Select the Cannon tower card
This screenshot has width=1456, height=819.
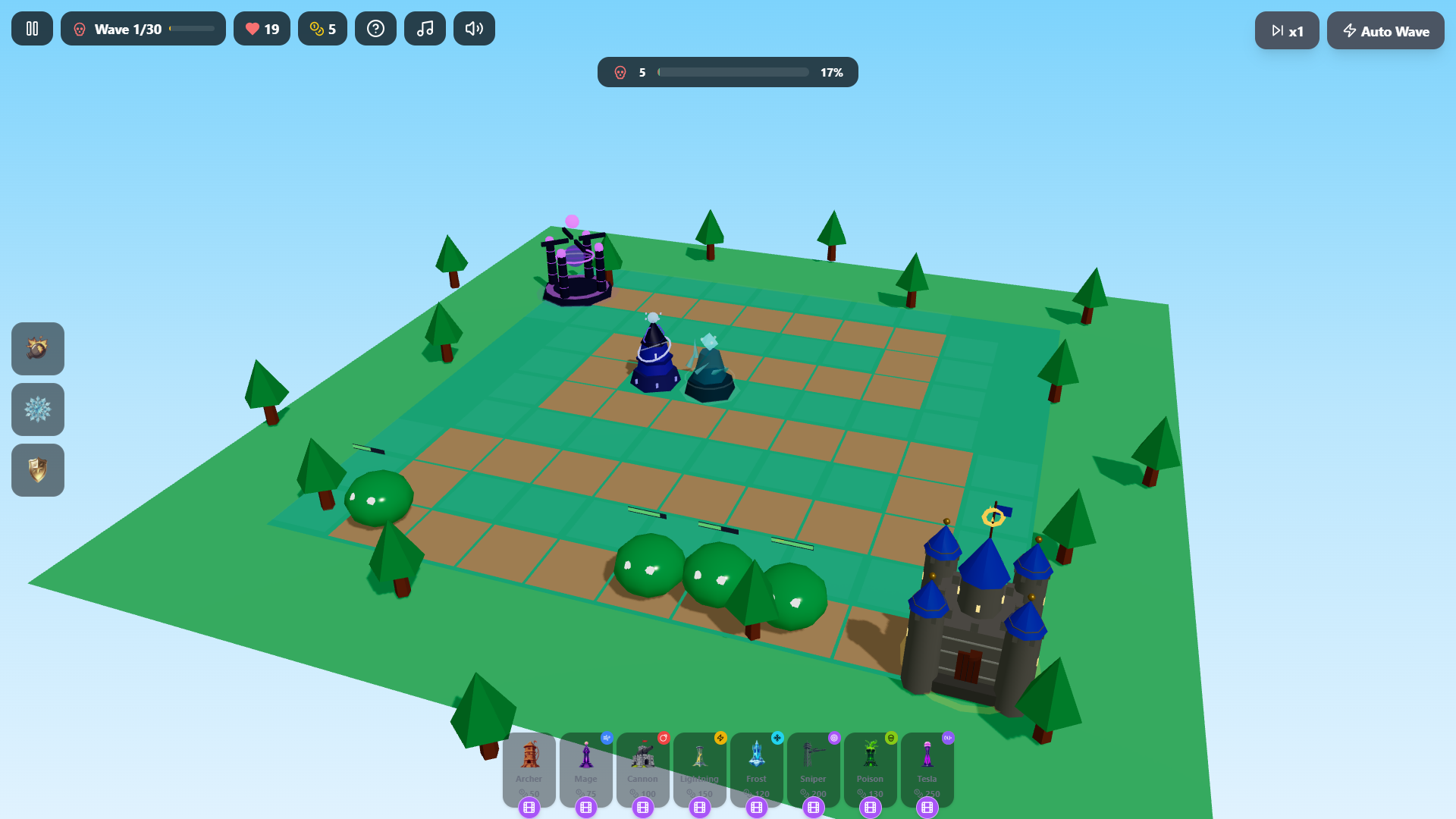[642, 766]
